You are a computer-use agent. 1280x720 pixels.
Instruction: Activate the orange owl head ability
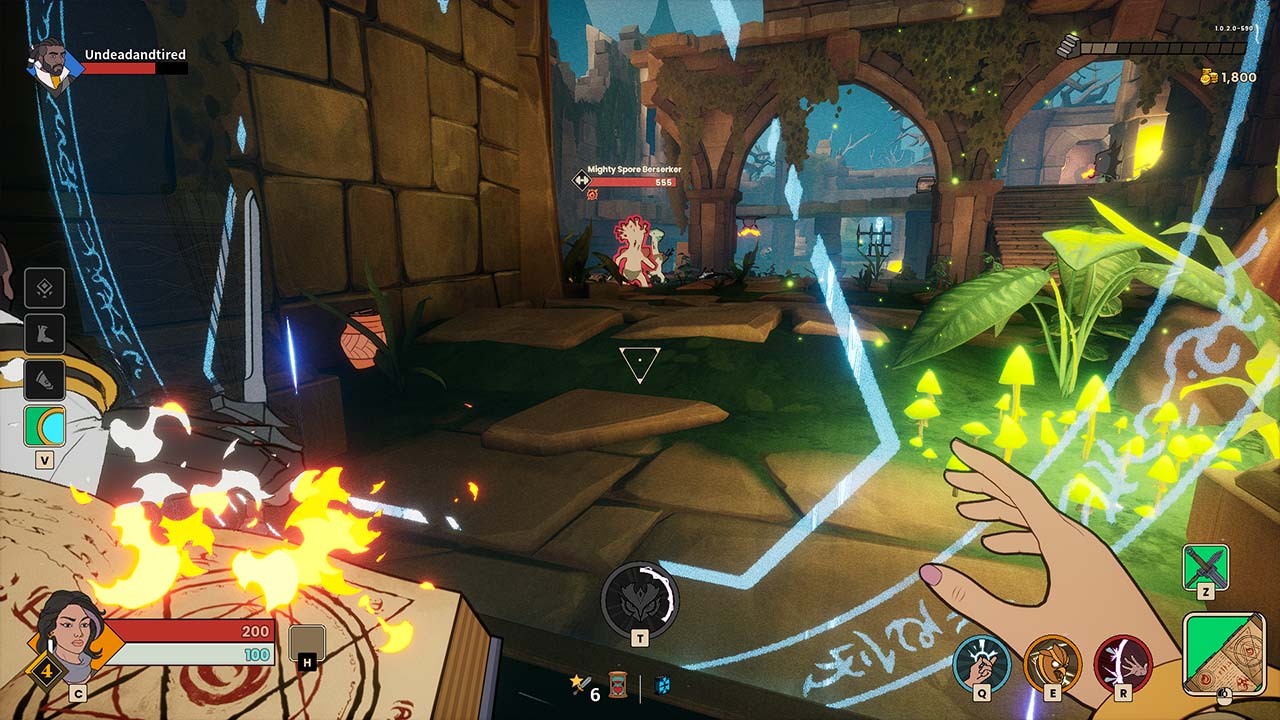(1052, 663)
